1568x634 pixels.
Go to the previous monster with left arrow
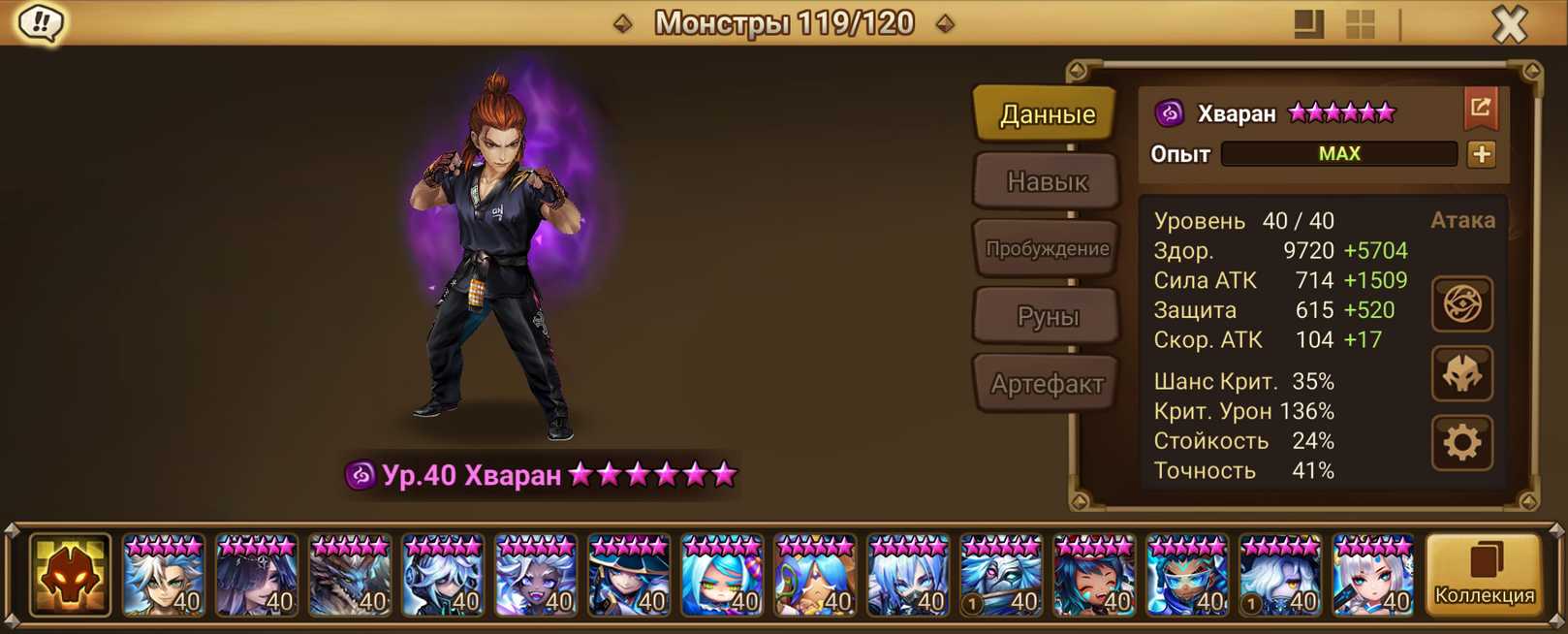pos(623,23)
